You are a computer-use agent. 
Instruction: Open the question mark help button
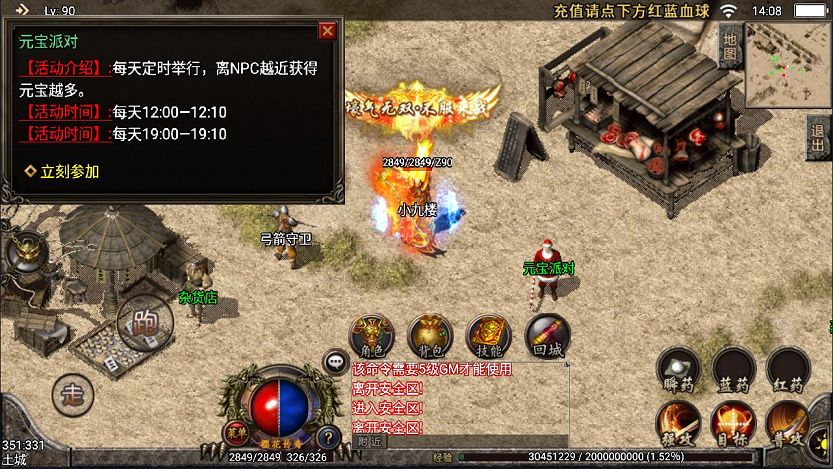(x=326, y=436)
